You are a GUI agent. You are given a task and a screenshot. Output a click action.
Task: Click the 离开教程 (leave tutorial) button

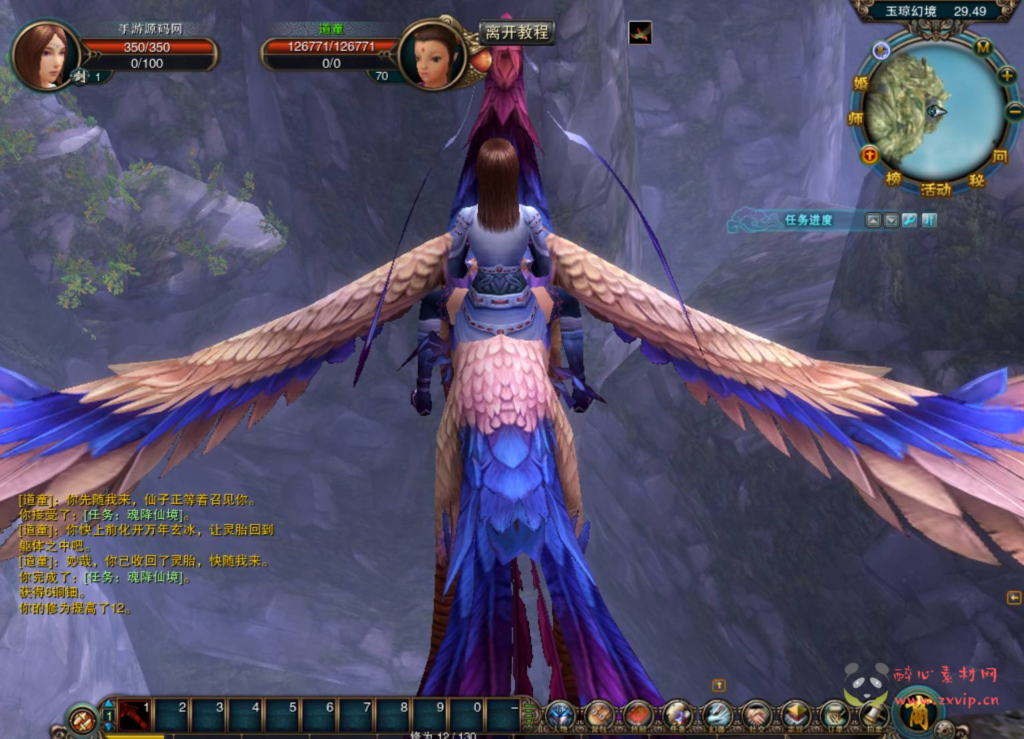point(517,32)
